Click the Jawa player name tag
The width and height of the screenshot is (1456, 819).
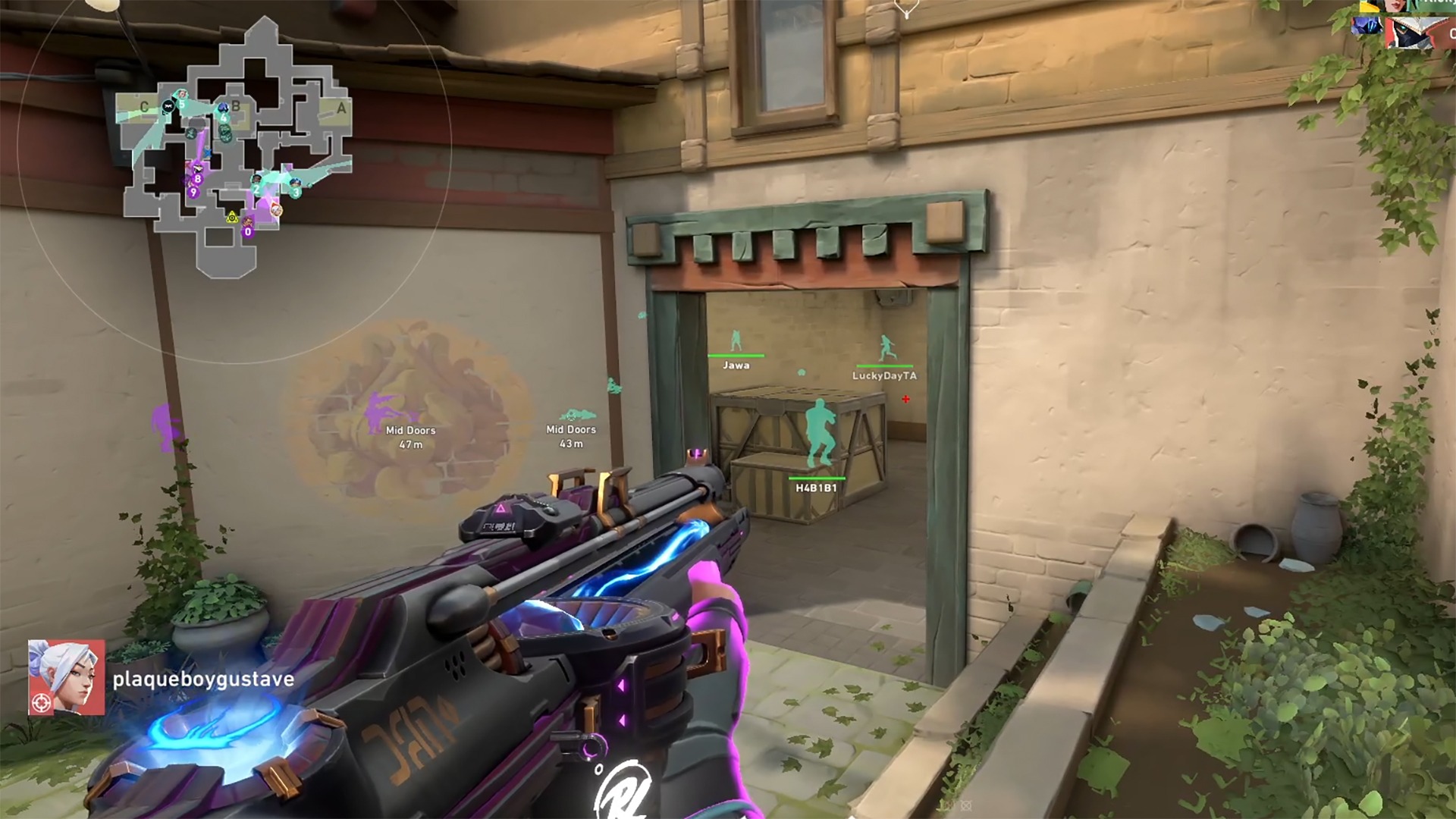[x=736, y=365]
